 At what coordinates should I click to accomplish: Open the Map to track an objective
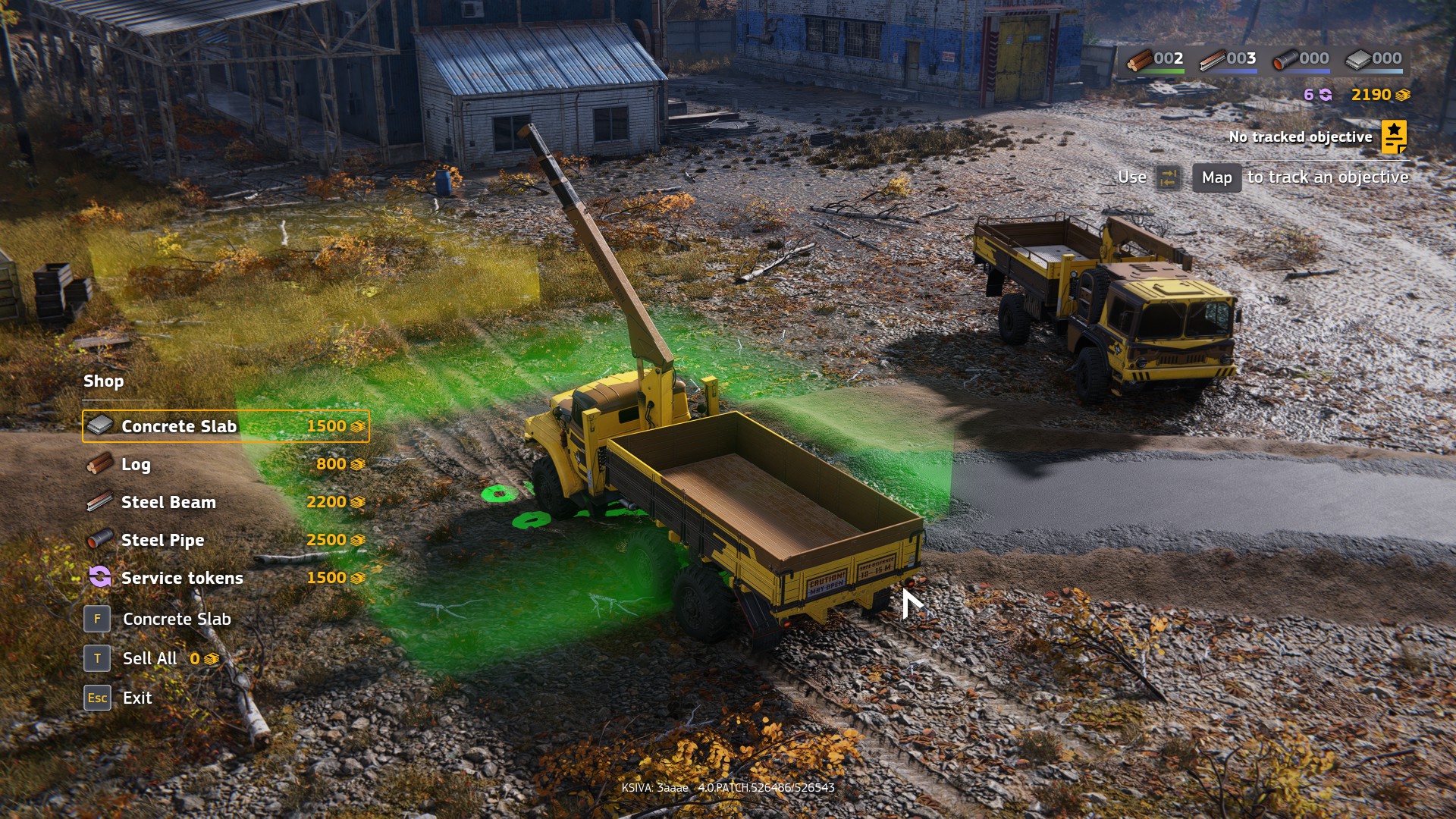click(x=1216, y=178)
